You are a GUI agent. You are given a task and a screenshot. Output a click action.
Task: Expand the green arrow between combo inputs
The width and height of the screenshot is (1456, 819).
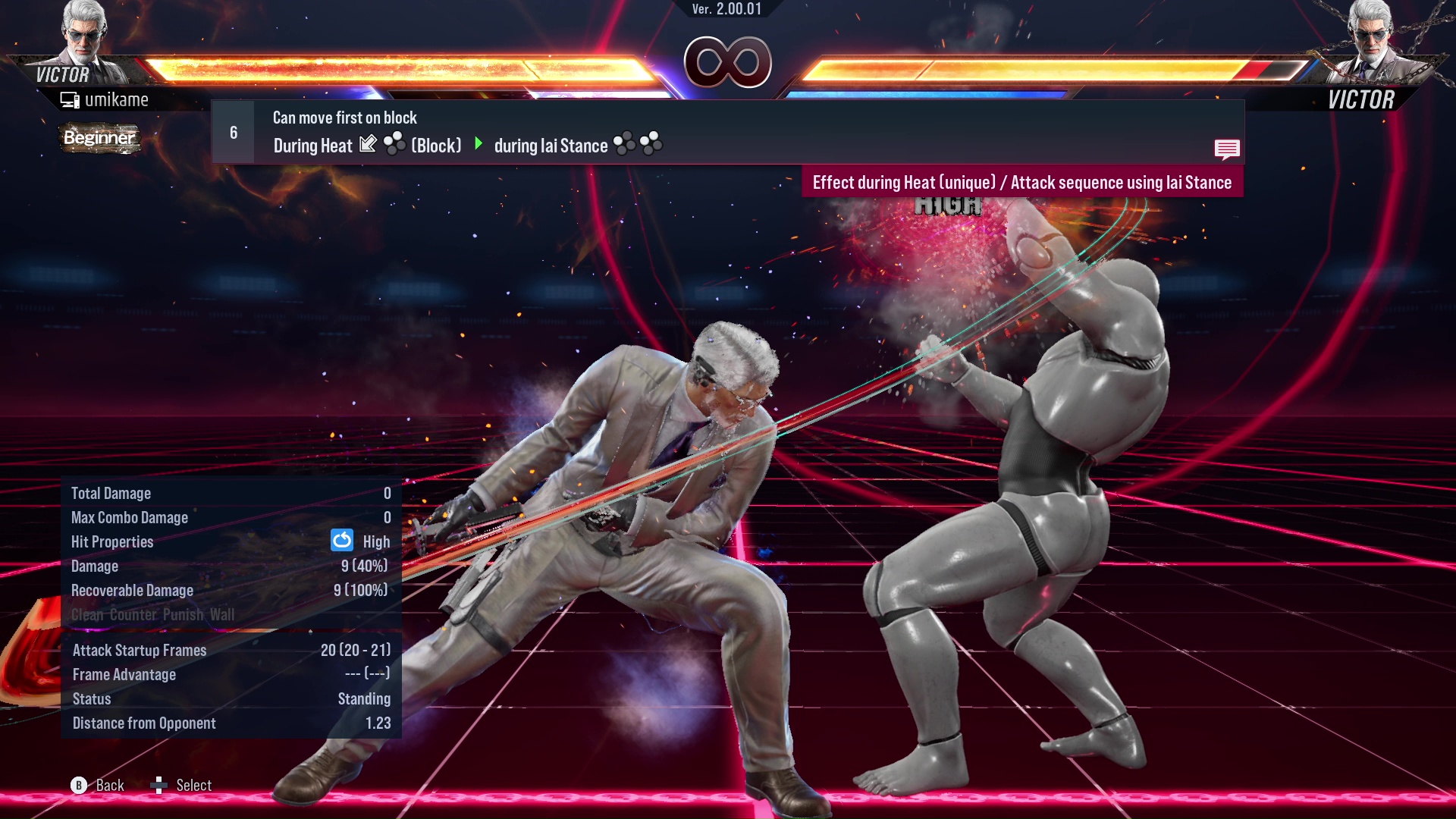pos(478,144)
